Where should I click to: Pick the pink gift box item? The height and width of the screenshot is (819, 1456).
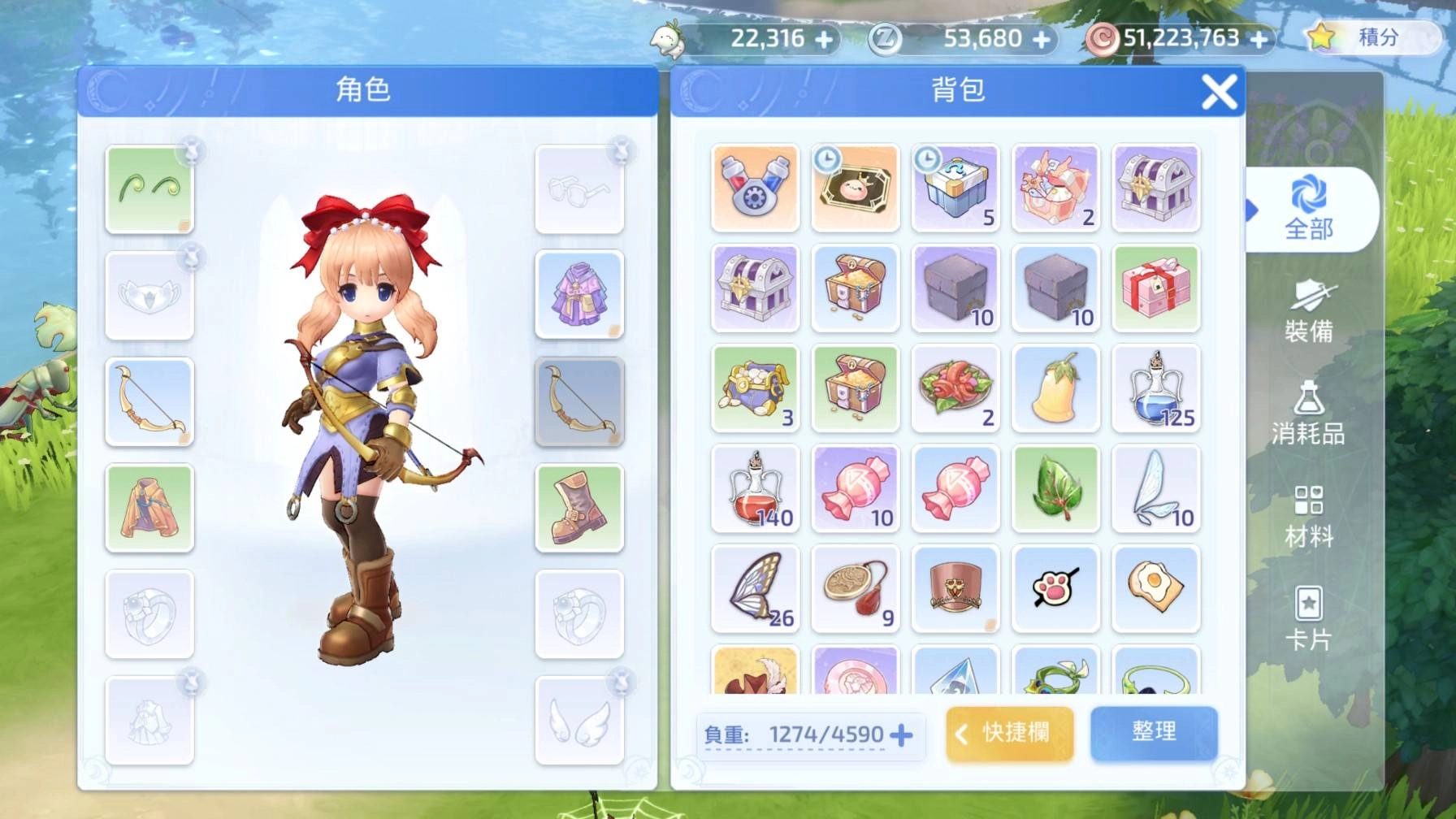coord(1155,288)
